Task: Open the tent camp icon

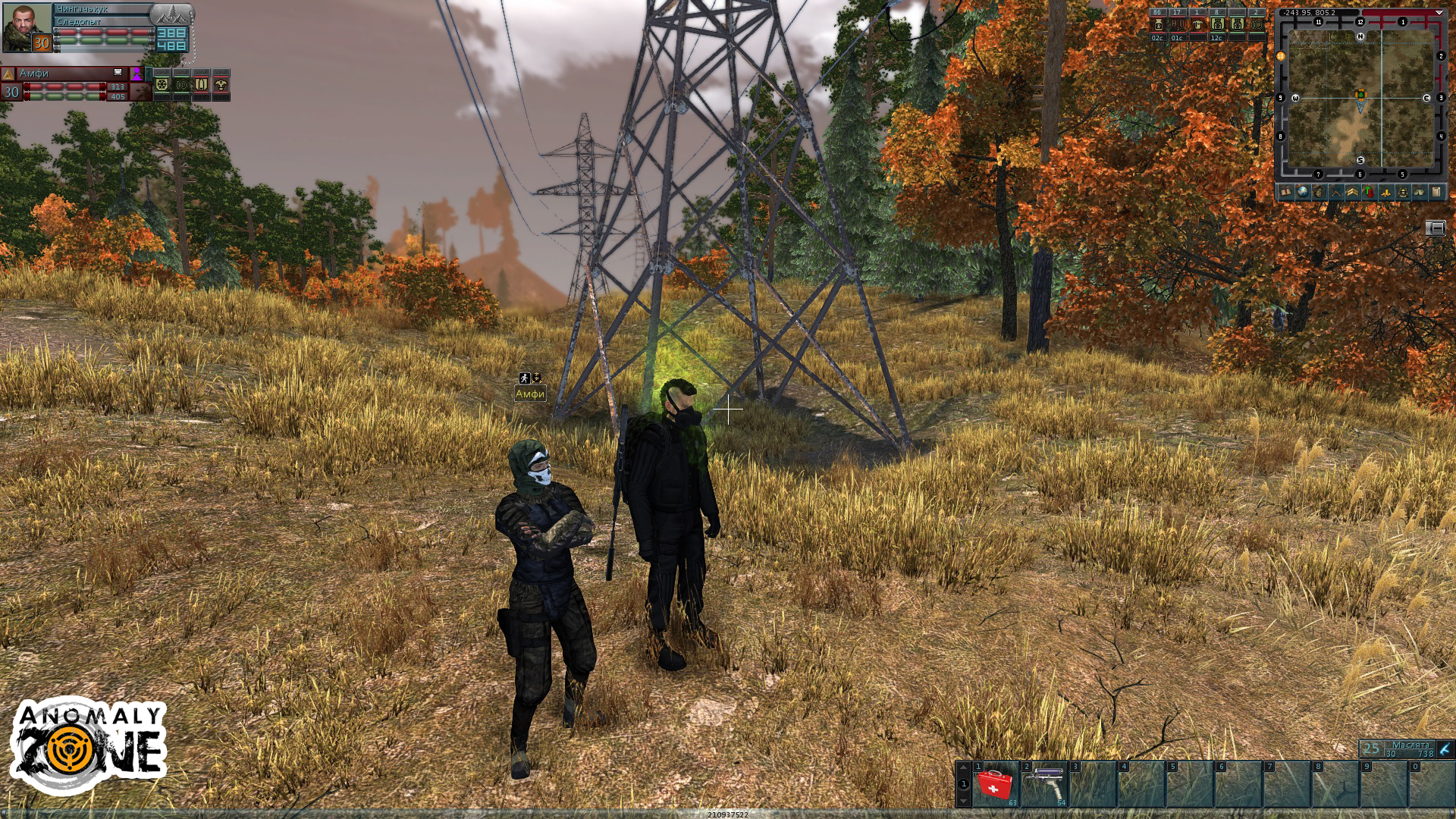Action: (x=1419, y=193)
